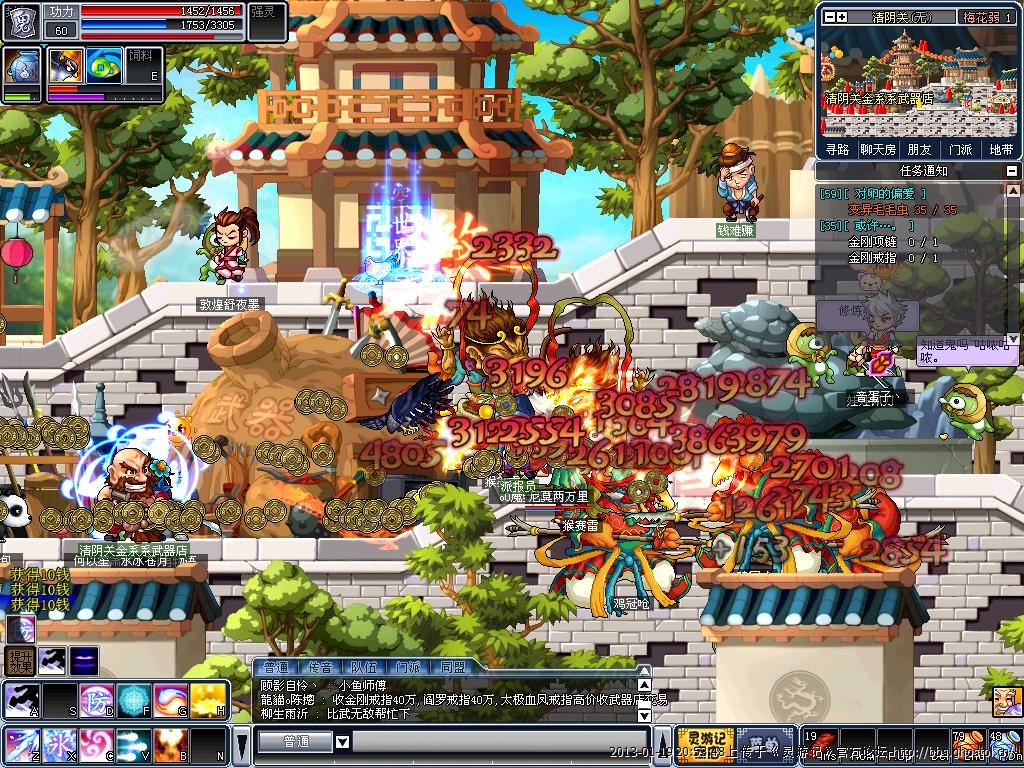Open the 灵游记 yellow menu button
The image size is (1024, 768).
tap(705, 742)
